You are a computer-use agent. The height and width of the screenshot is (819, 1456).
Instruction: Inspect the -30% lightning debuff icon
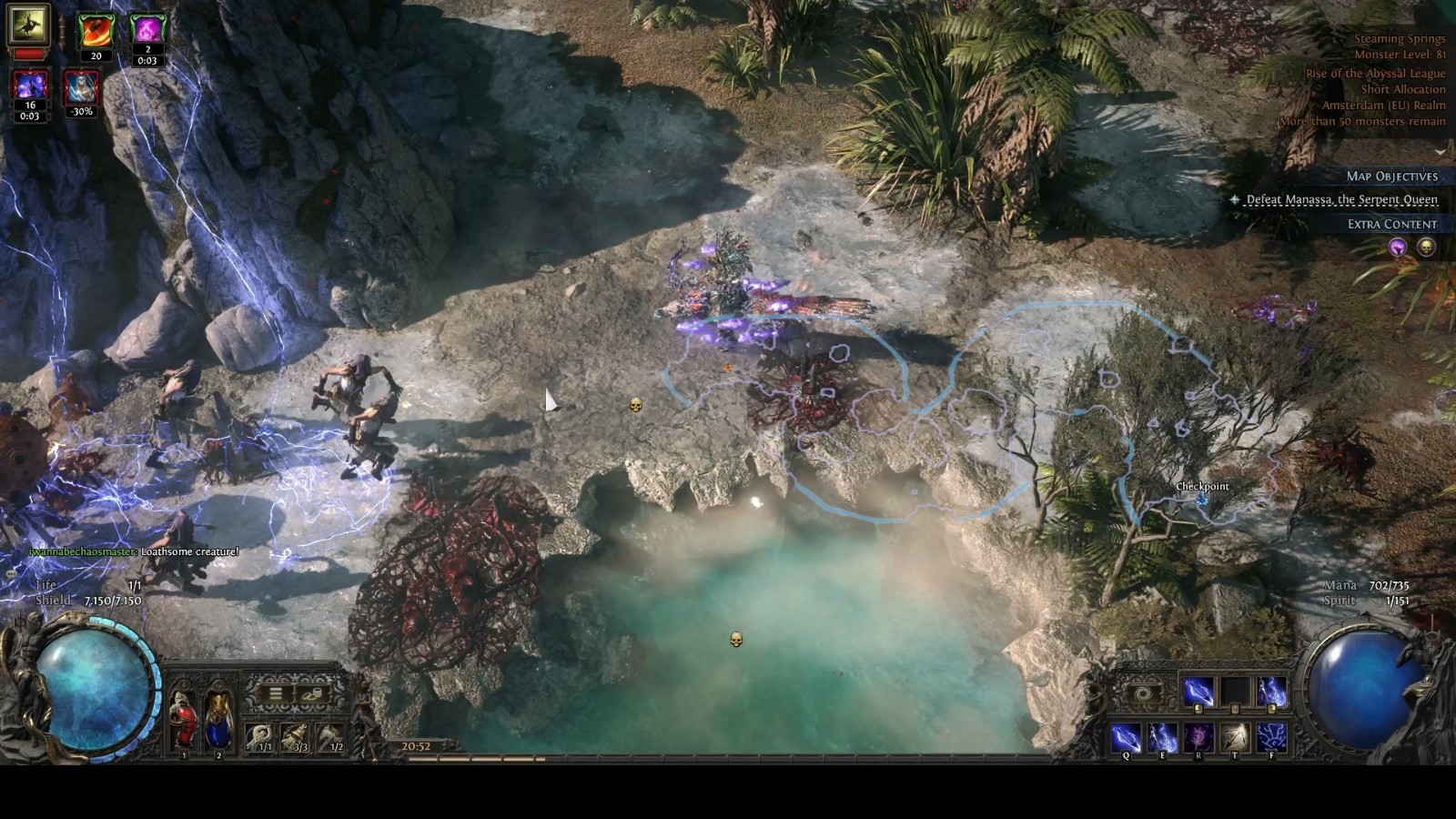click(x=82, y=88)
